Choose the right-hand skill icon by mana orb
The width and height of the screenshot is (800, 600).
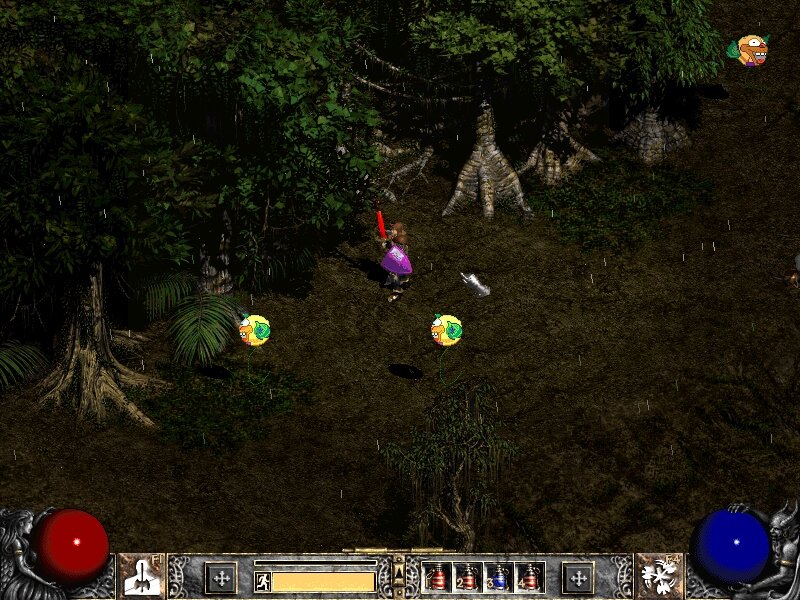pos(659,576)
